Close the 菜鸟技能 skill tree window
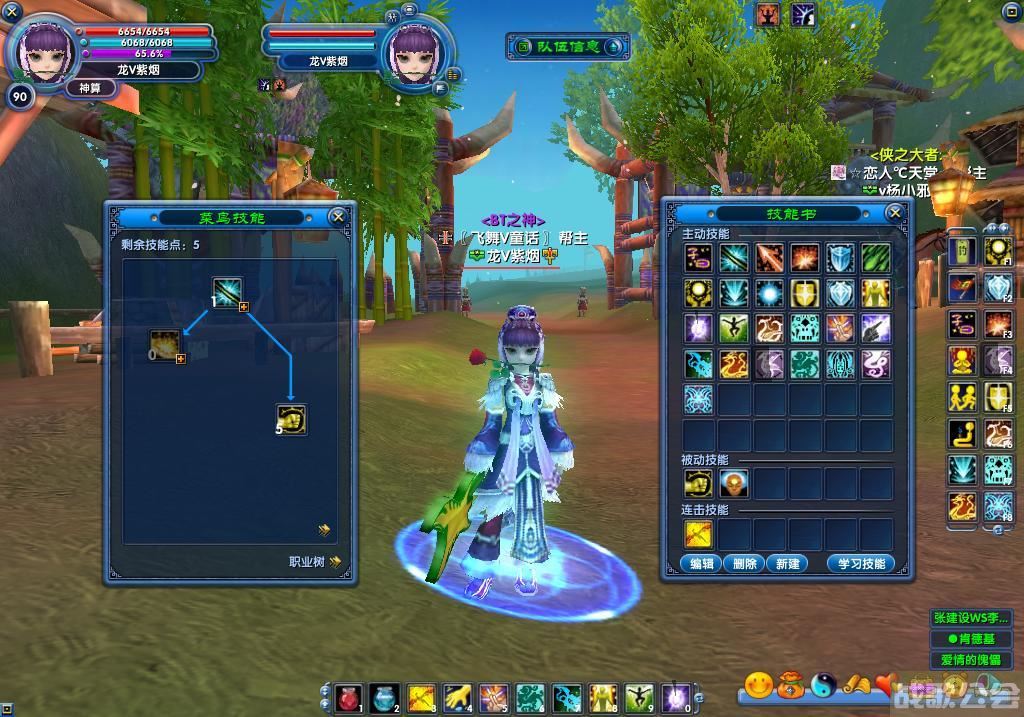Viewport: 1024px width, 717px height. pos(338,216)
